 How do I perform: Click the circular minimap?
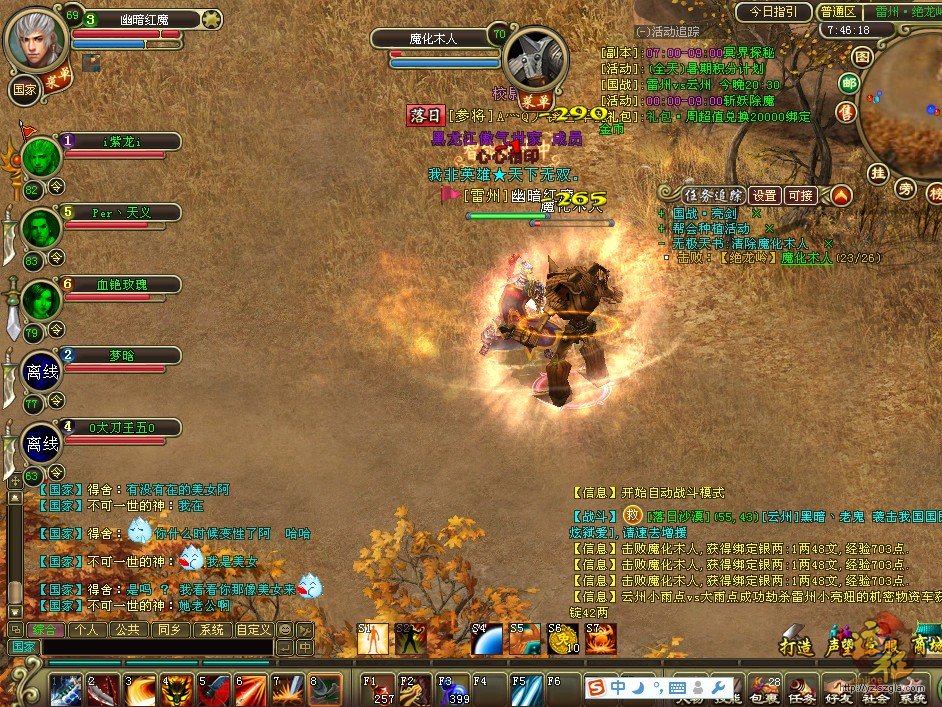click(x=905, y=110)
